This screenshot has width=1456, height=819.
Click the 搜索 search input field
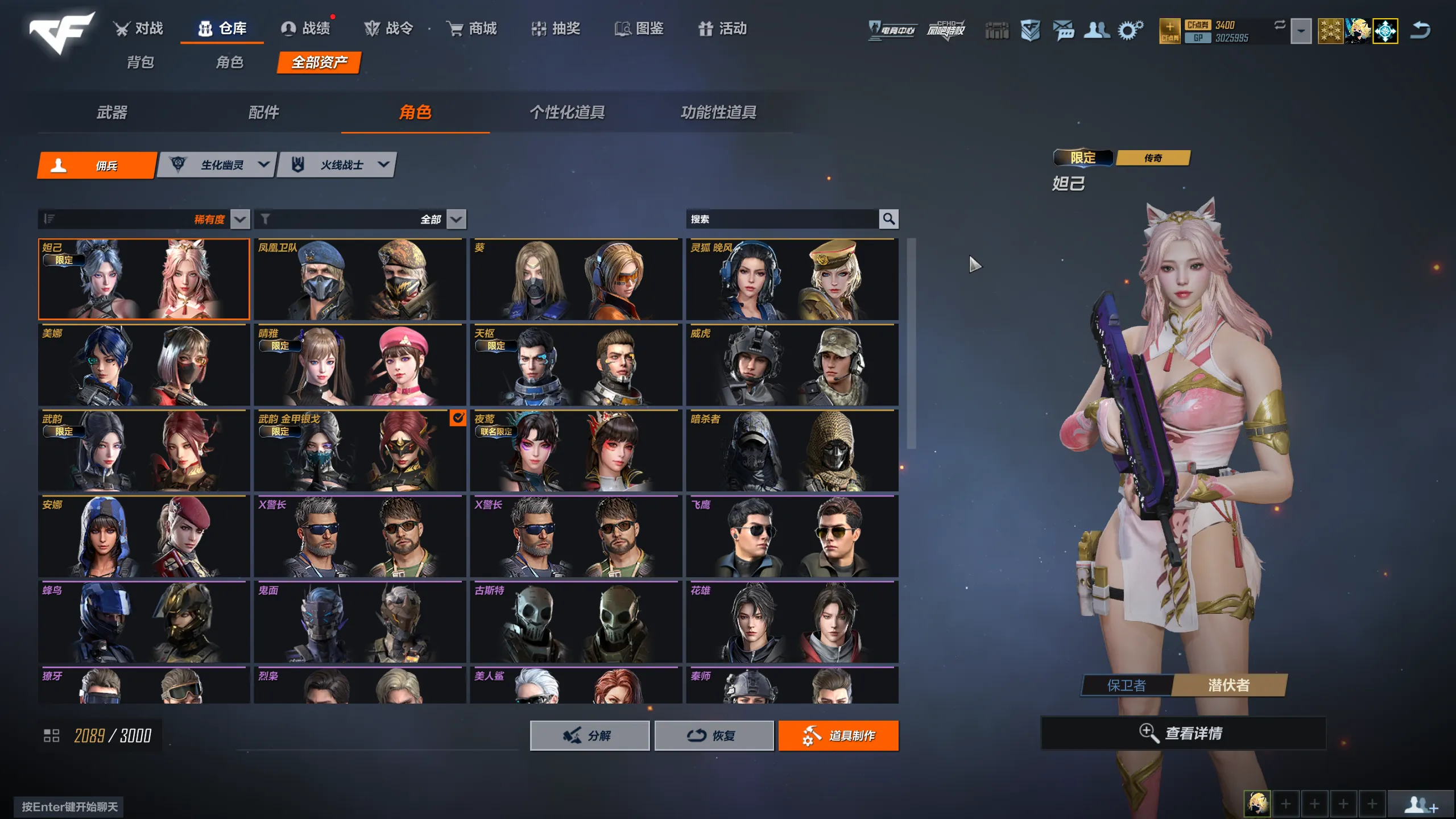(x=781, y=219)
